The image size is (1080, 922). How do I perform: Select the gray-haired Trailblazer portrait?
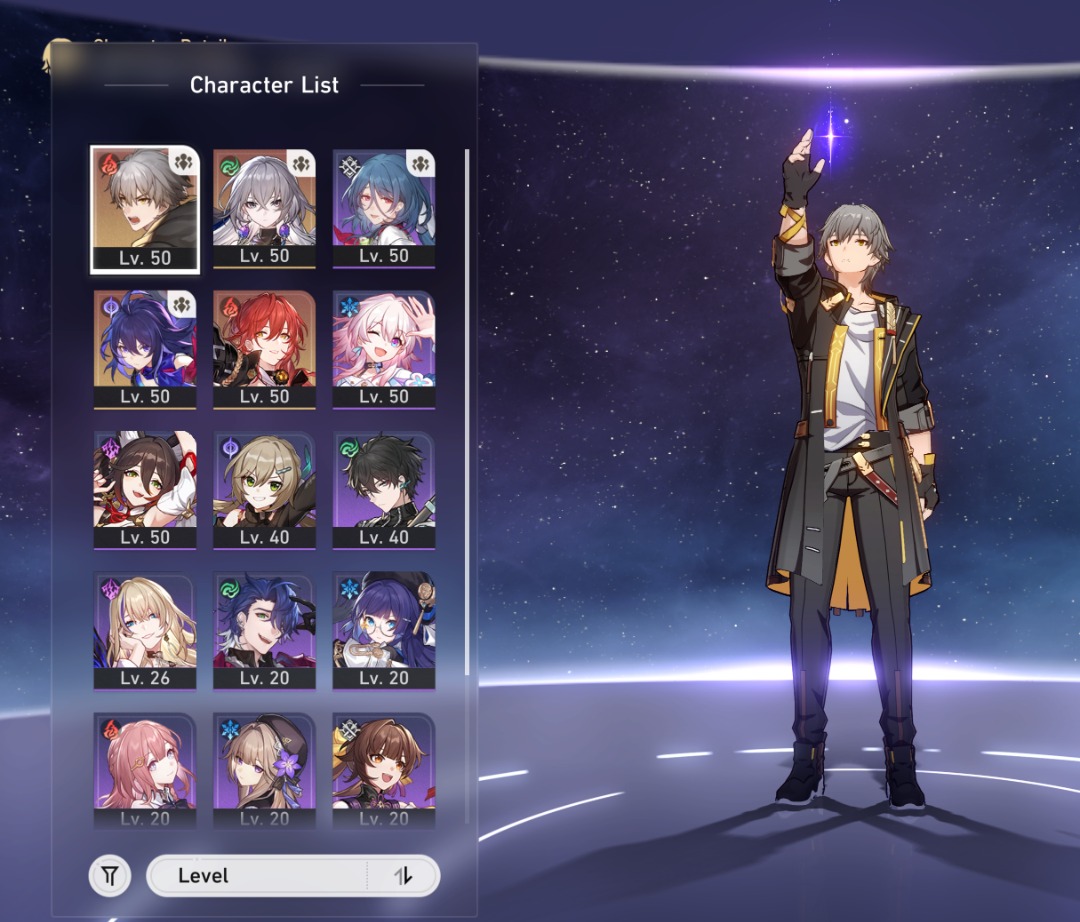coord(144,208)
